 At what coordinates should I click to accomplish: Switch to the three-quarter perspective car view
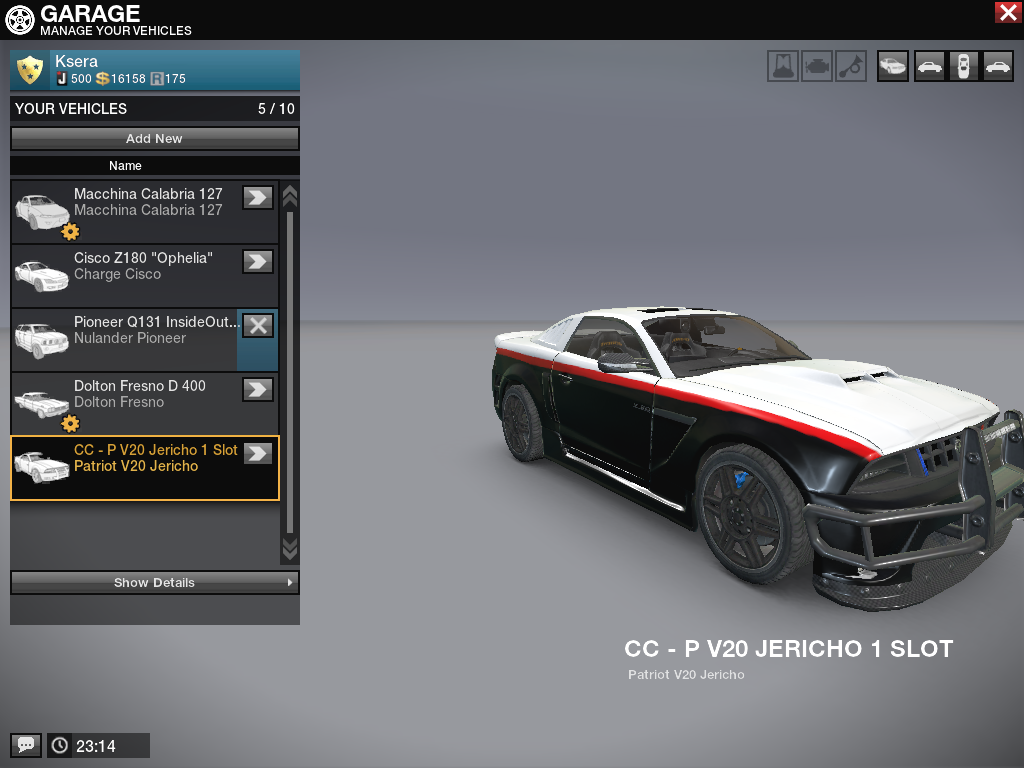(x=892, y=66)
